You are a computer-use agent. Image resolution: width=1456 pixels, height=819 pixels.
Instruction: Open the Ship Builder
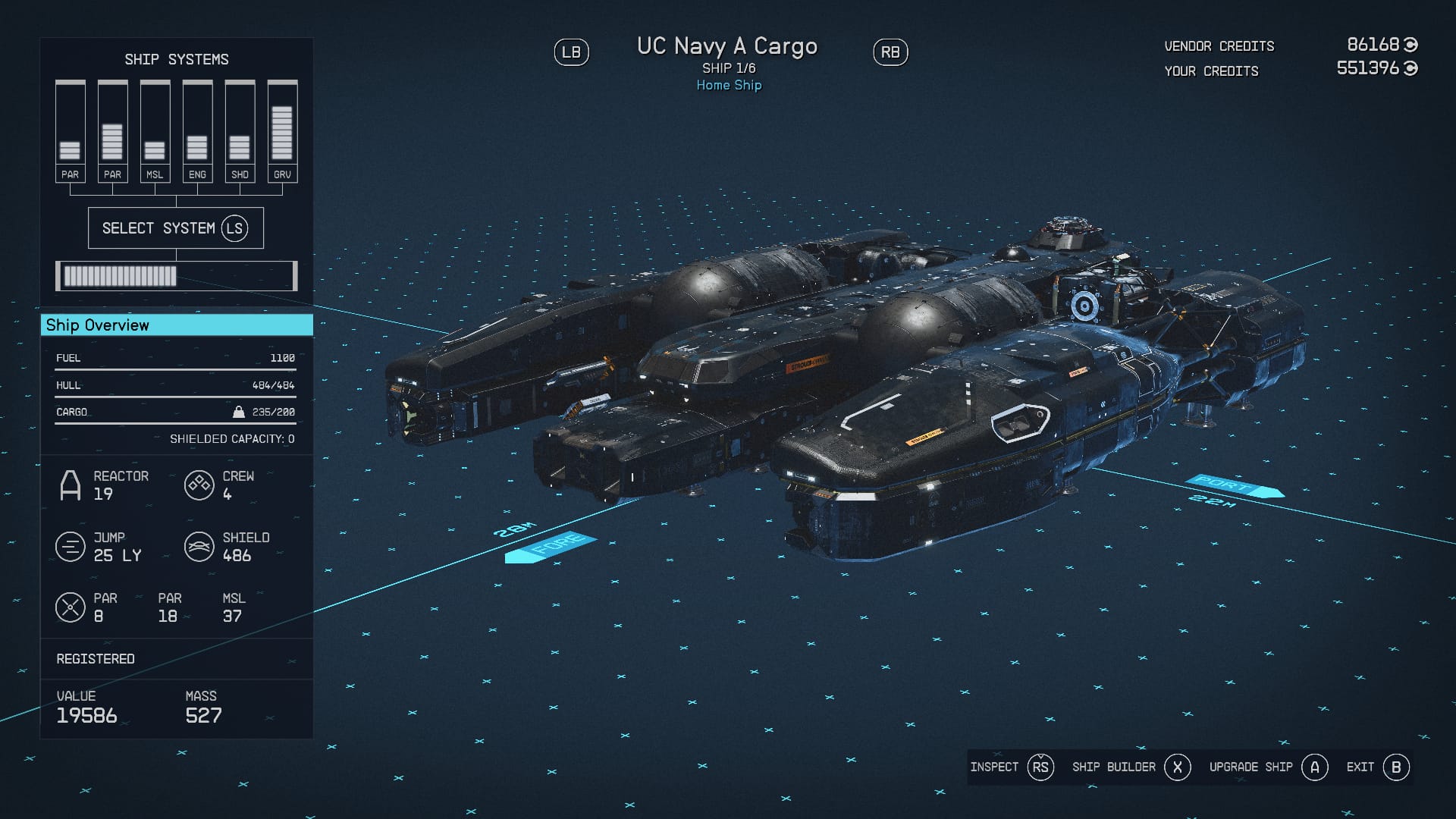[x=1131, y=767]
